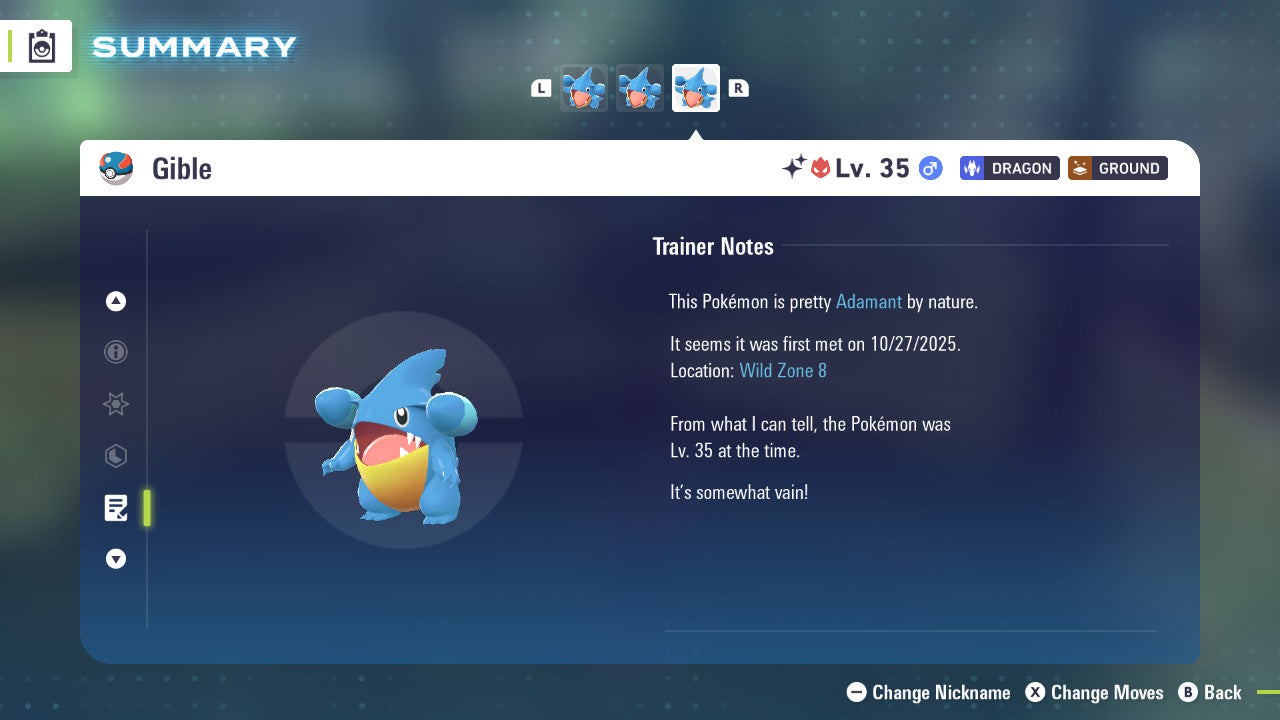Select the highlighted Trainer Notes clipboard icon
Viewport: 1280px width, 720px height.
coord(116,508)
